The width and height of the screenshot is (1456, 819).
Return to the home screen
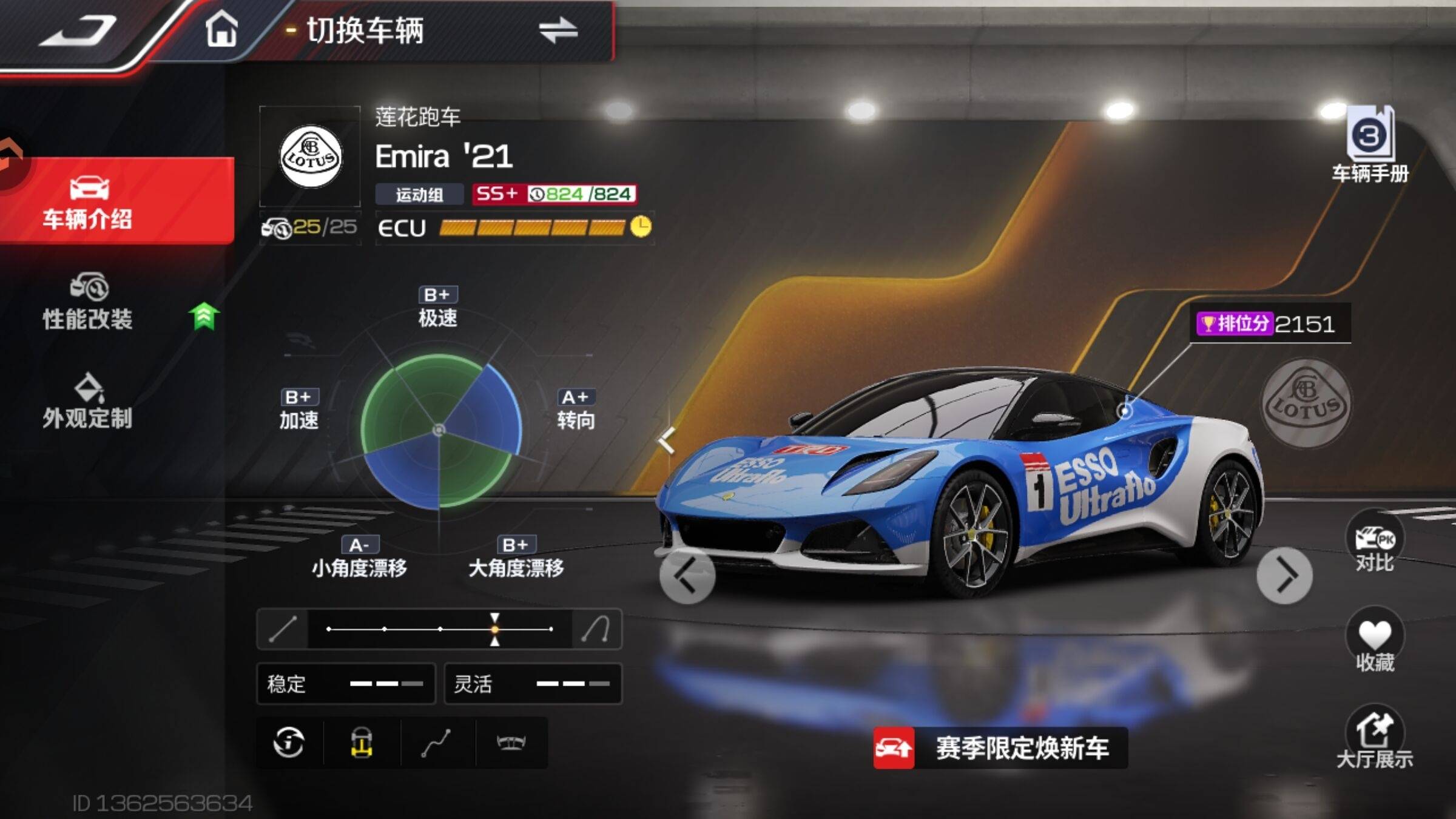pyautogui.click(x=221, y=29)
